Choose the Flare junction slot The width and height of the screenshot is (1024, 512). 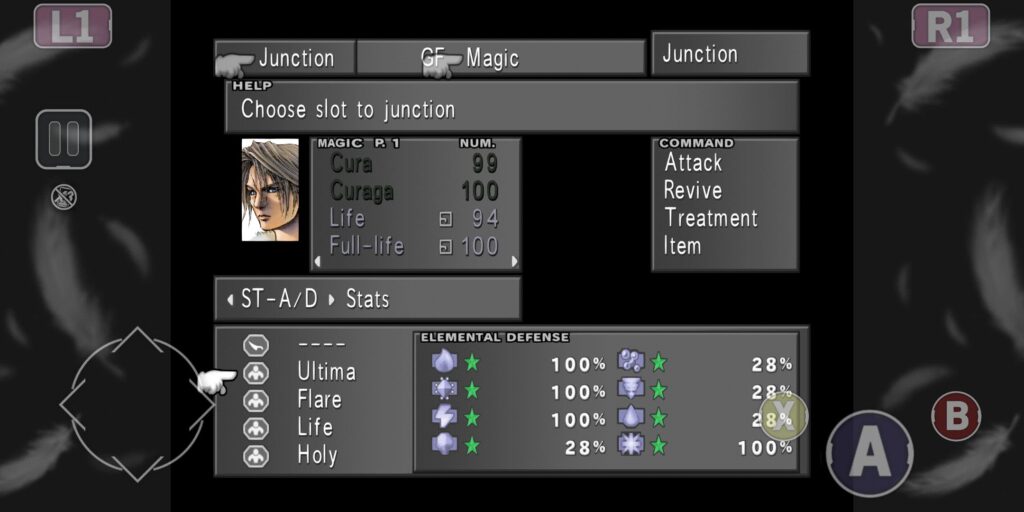(x=319, y=400)
